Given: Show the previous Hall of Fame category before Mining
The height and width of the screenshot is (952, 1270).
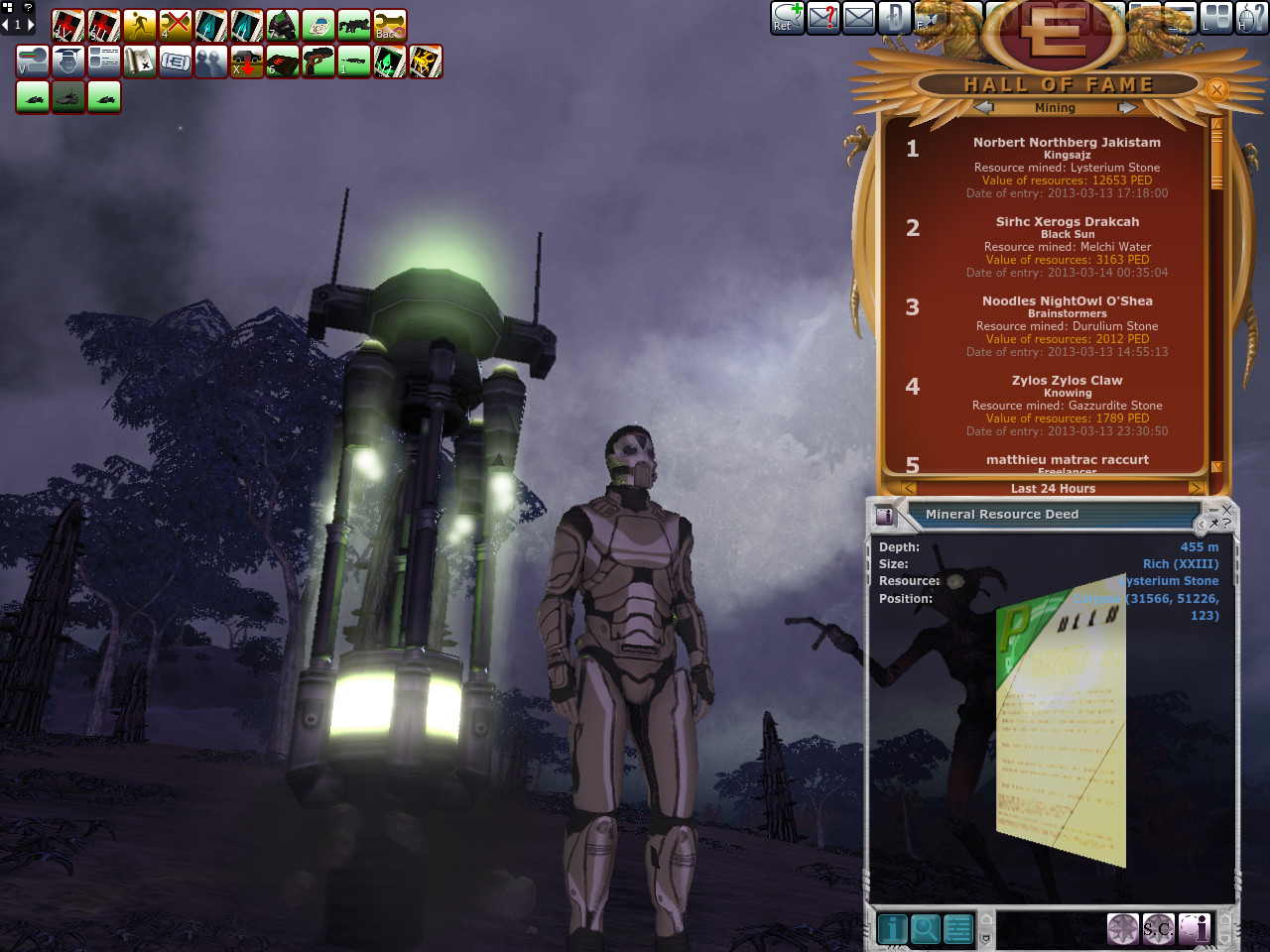Looking at the screenshot, I should tap(983, 107).
